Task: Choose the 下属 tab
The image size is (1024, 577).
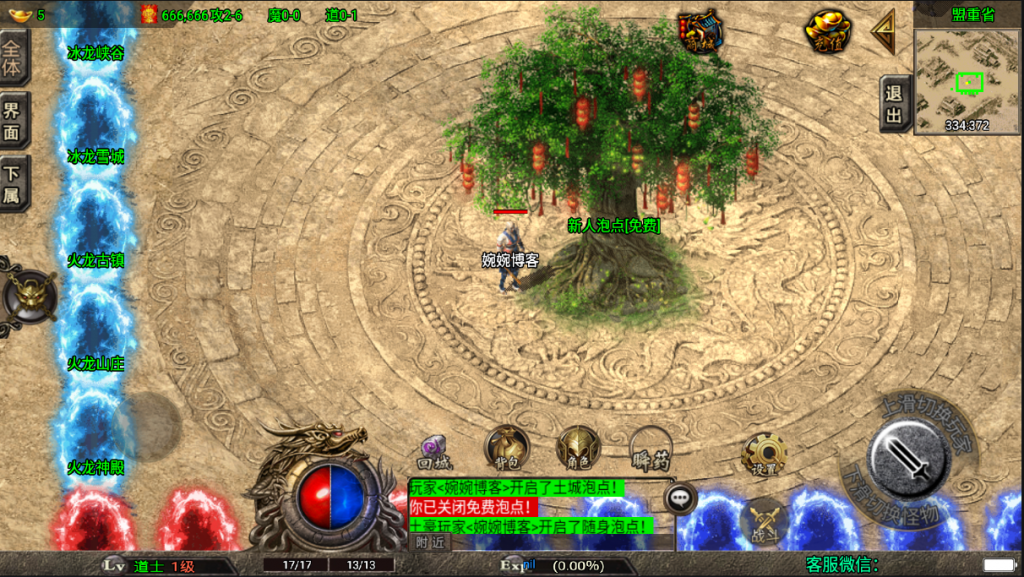Action: [x=13, y=185]
